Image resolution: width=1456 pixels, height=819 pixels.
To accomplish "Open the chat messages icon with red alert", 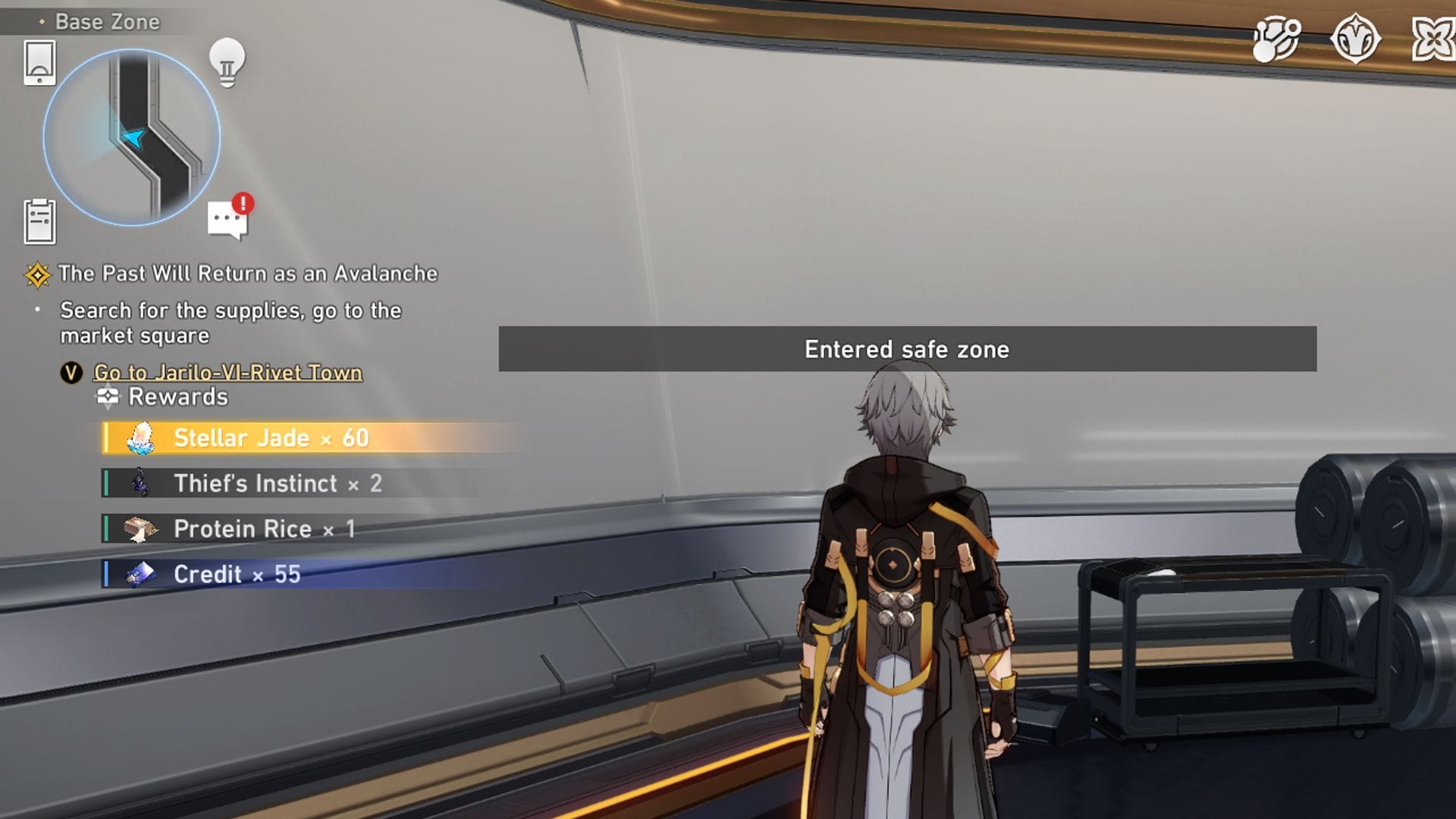I will pos(225,218).
